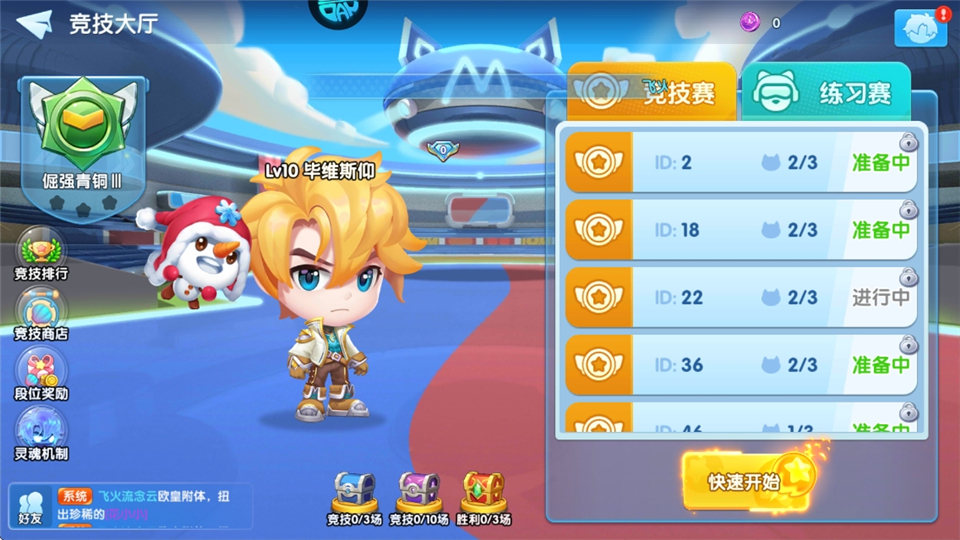The height and width of the screenshot is (540, 960).
Task: Open the blue 竞技0/3场 chest
Action: [355, 492]
